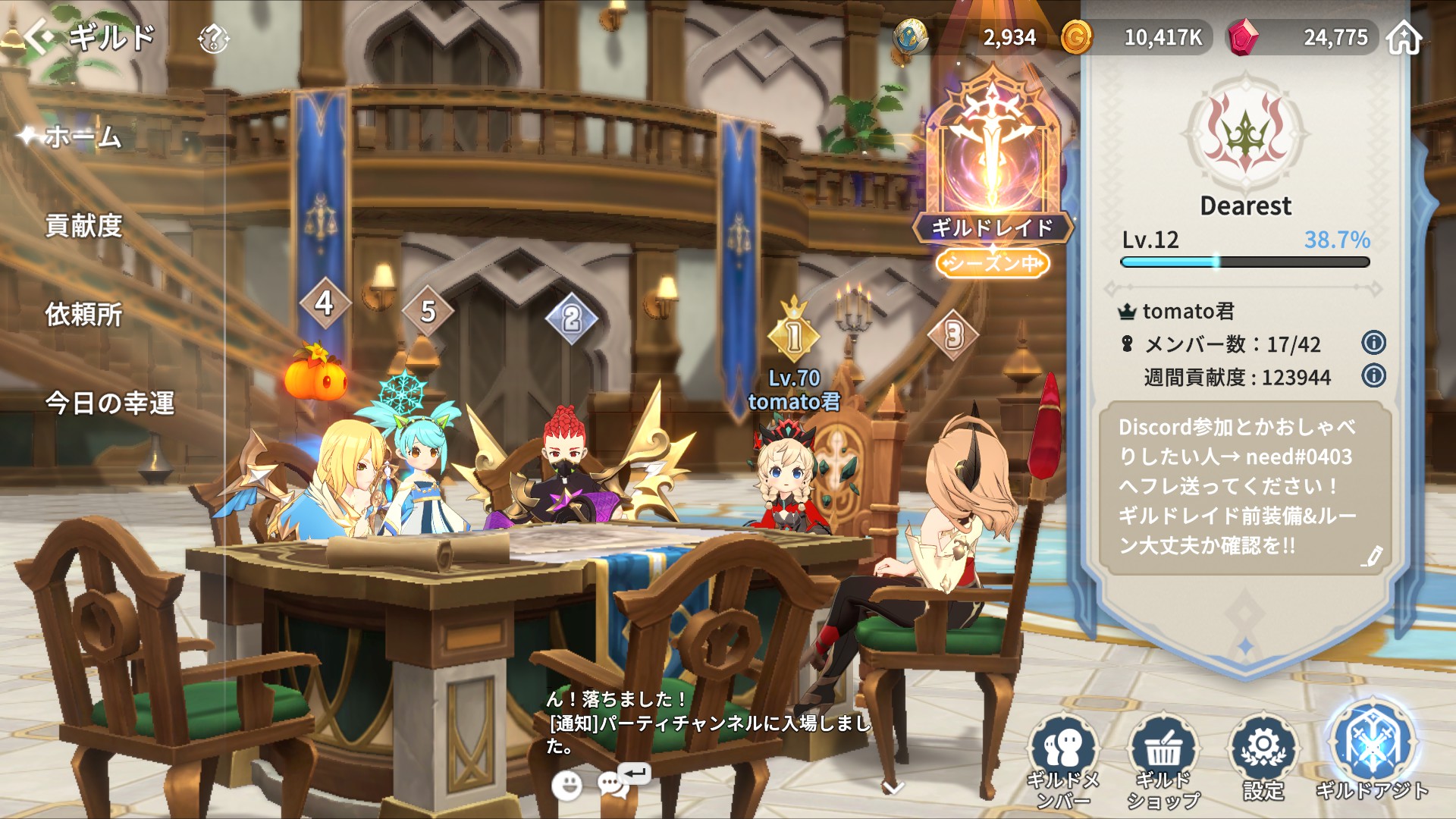Open the ギルドショップ guild shop
The width and height of the screenshot is (1456, 819).
click(x=1163, y=758)
